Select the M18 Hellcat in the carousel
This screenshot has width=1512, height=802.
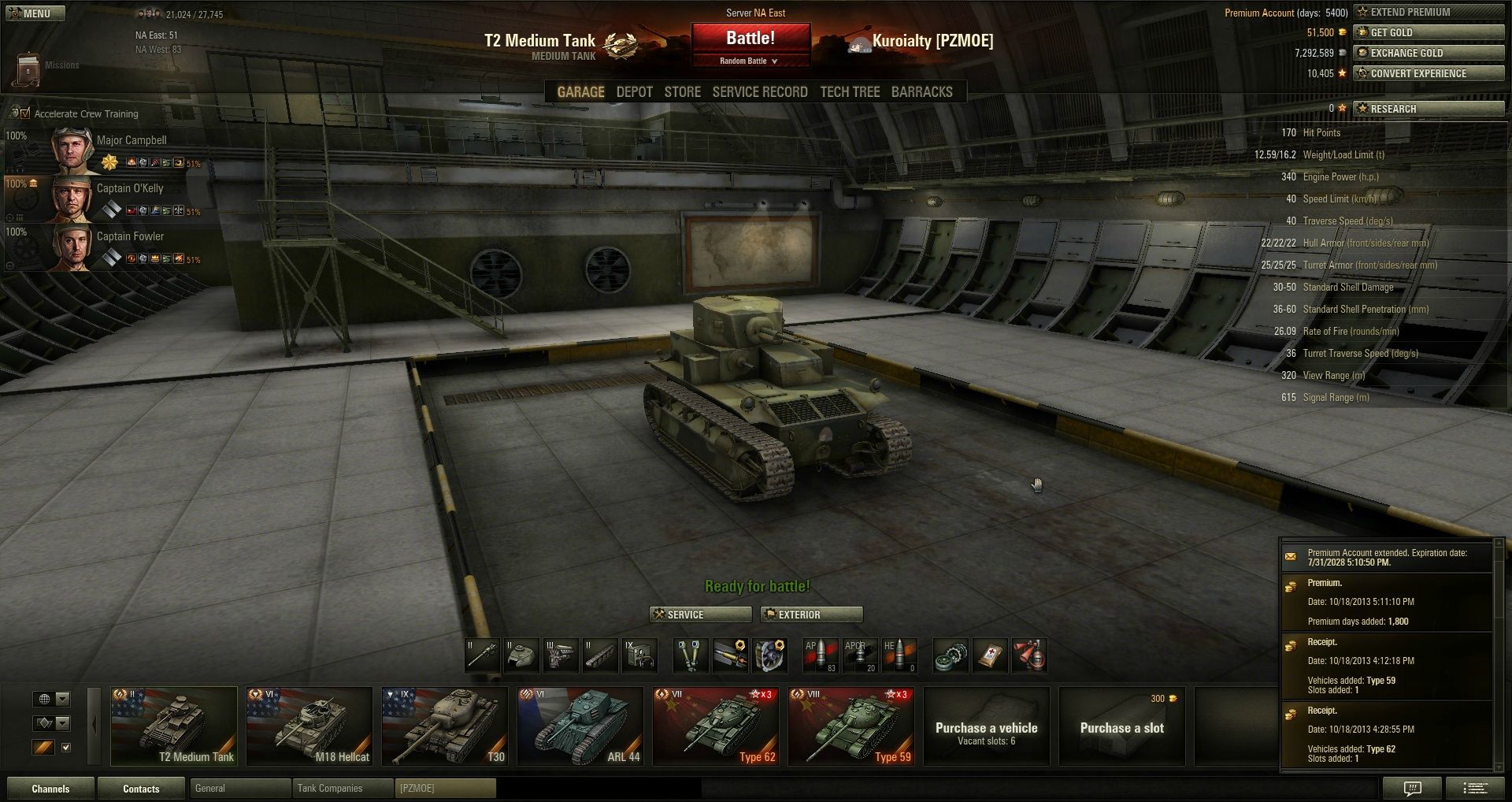point(309,726)
